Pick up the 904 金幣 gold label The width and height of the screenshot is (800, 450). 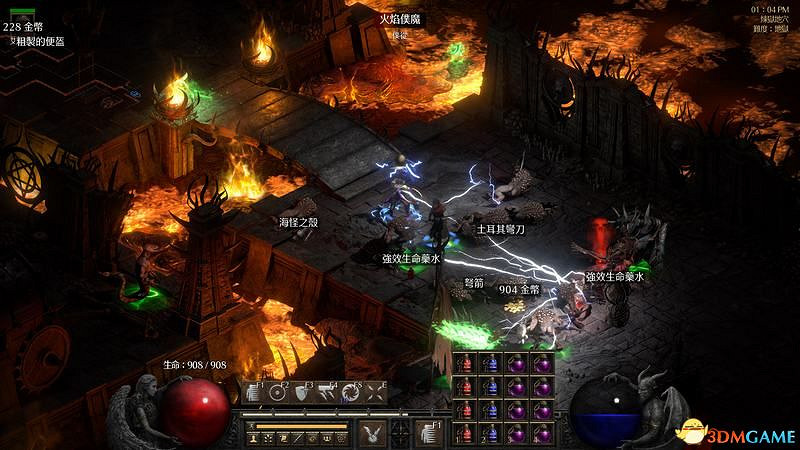(x=519, y=289)
